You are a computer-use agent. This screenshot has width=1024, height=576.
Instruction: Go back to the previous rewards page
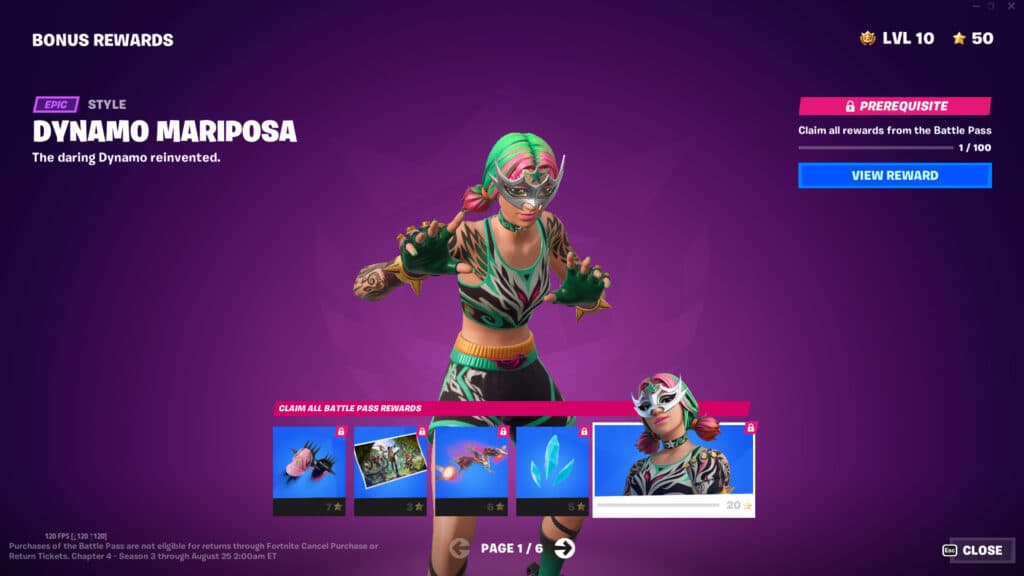click(x=460, y=548)
